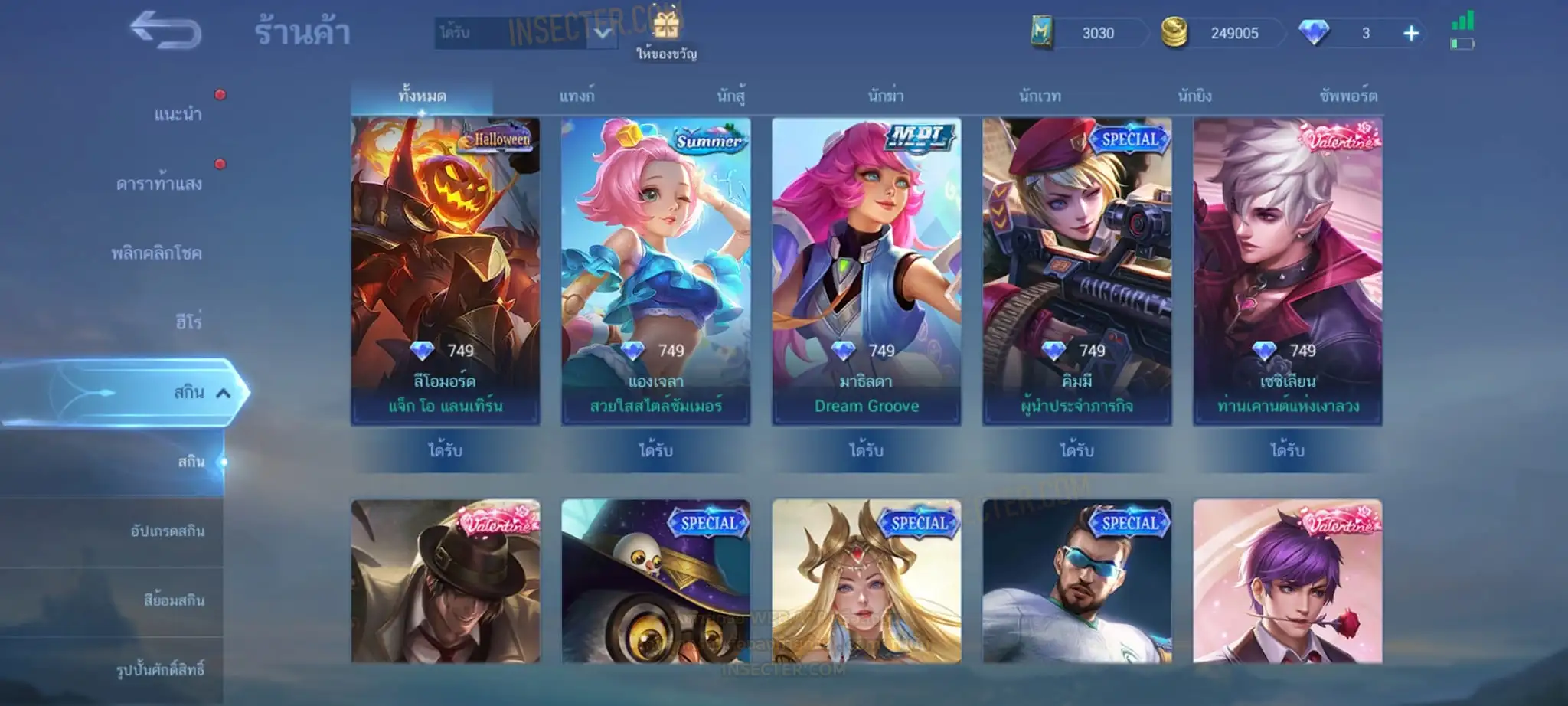Switch to the ซัพพอร์ต tab
Image resolution: width=1568 pixels, height=706 pixels.
click(x=1348, y=96)
